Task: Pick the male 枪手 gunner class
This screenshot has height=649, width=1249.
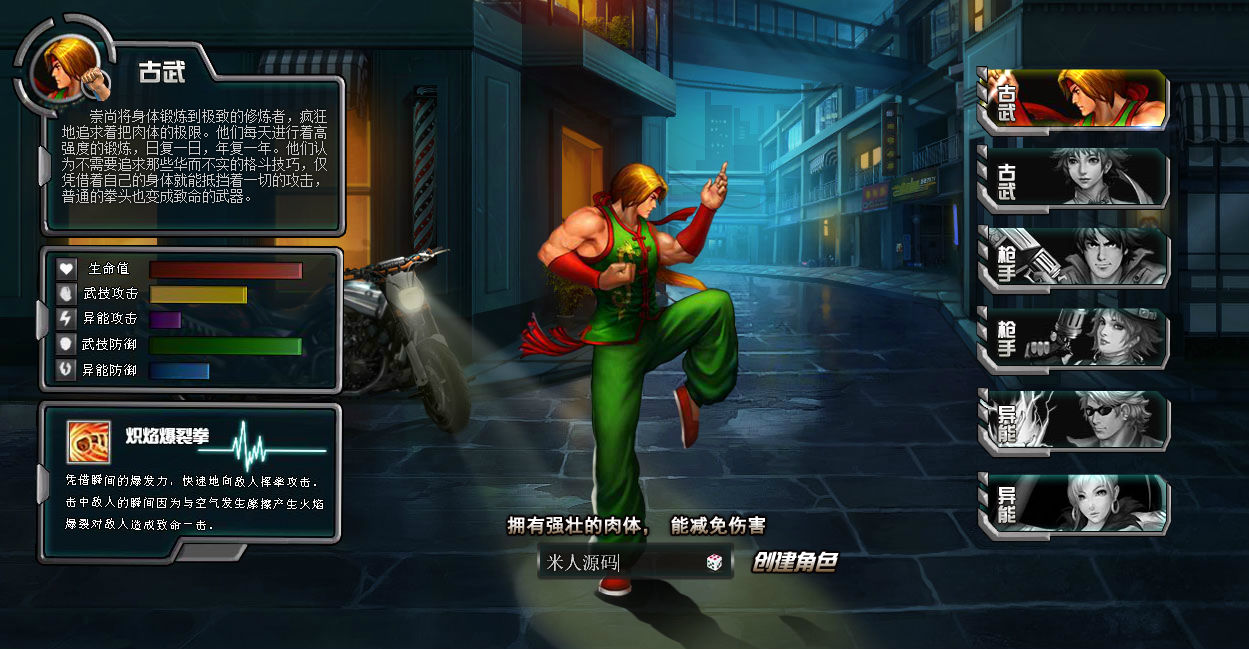Action: click(1073, 257)
